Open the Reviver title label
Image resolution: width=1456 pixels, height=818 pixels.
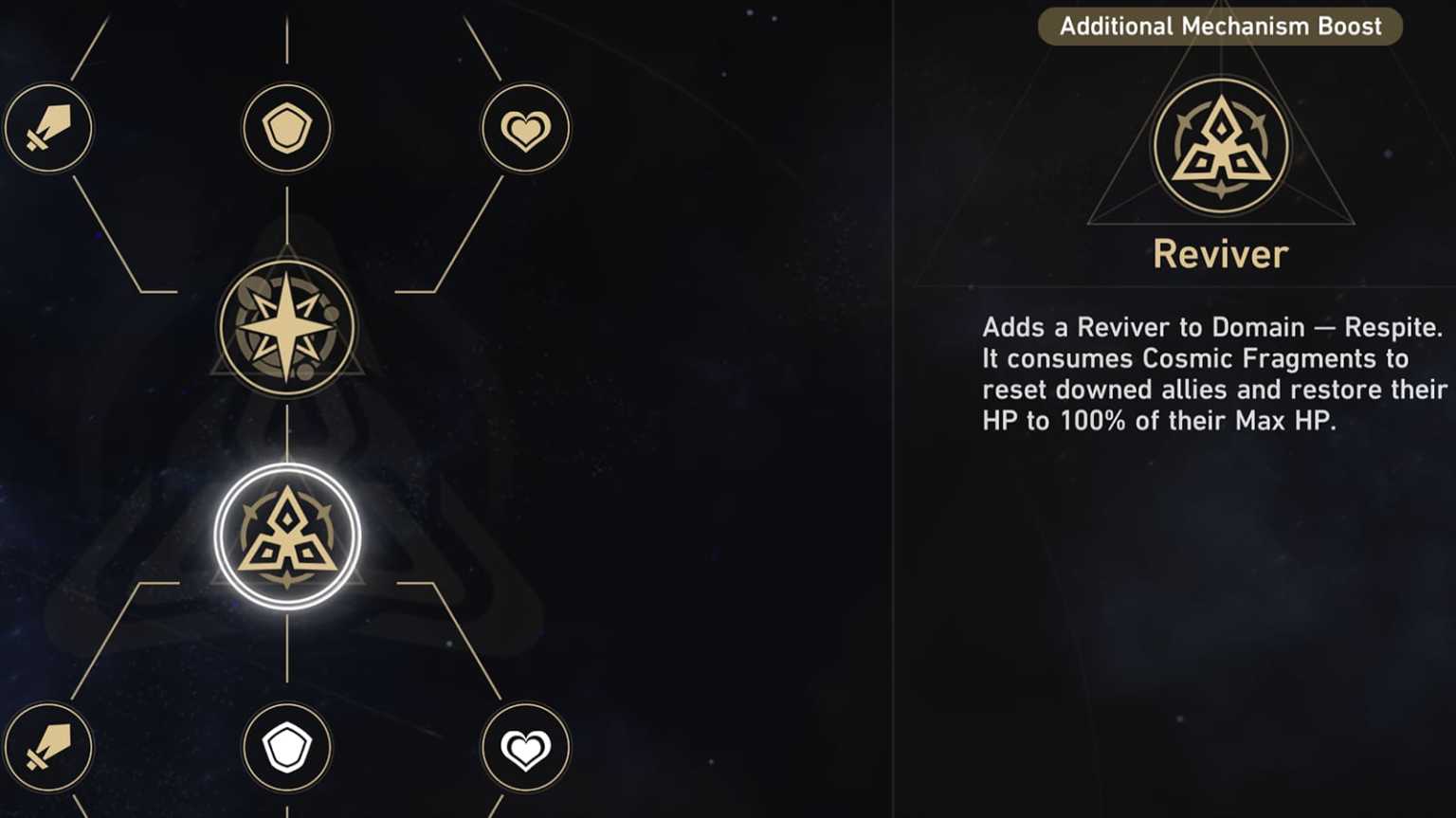click(x=1219, y=253)
